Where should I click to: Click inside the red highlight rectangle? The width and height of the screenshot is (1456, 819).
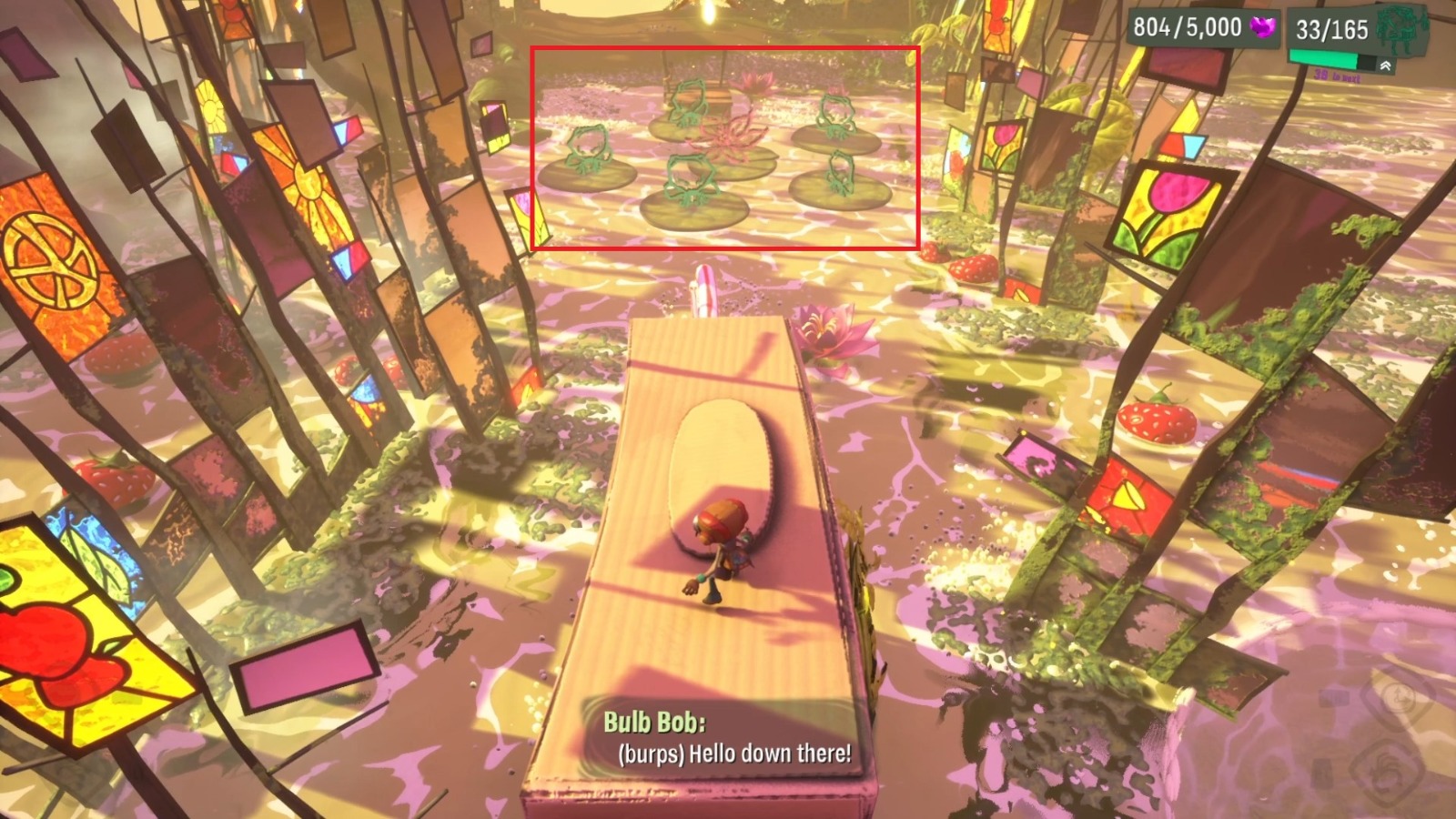(x=723, y=146)
